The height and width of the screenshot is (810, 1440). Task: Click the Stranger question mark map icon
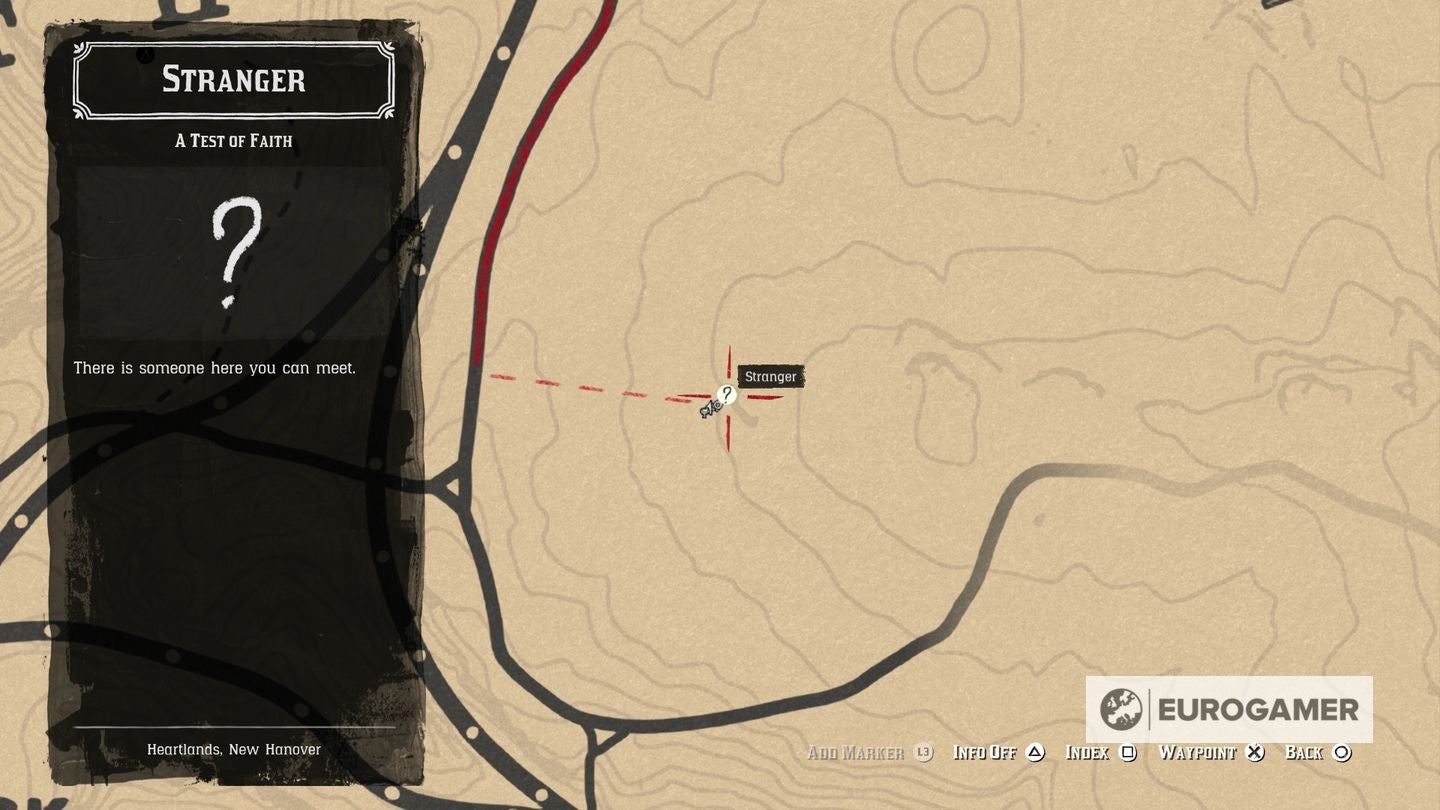pyautogui.click(x=727, y=395)
